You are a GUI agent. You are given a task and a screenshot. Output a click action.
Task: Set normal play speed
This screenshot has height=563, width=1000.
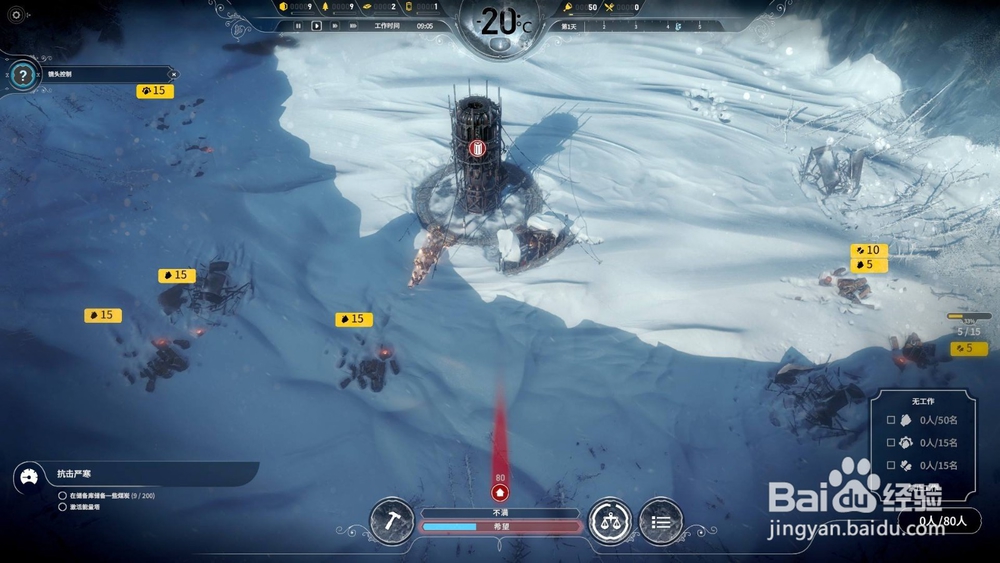coord(316,26)
